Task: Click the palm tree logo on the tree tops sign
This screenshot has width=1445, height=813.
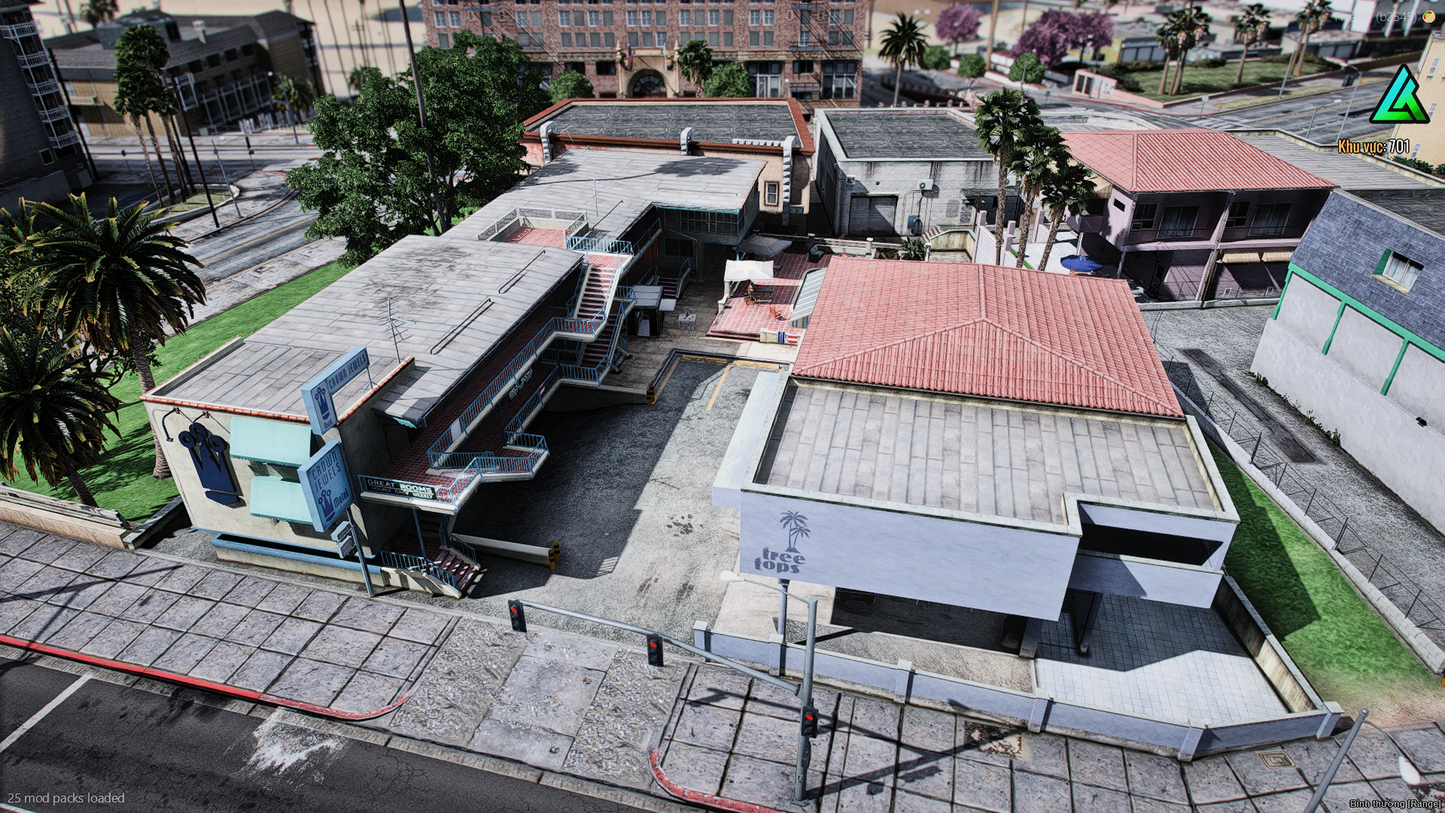Action: [793, 527]
